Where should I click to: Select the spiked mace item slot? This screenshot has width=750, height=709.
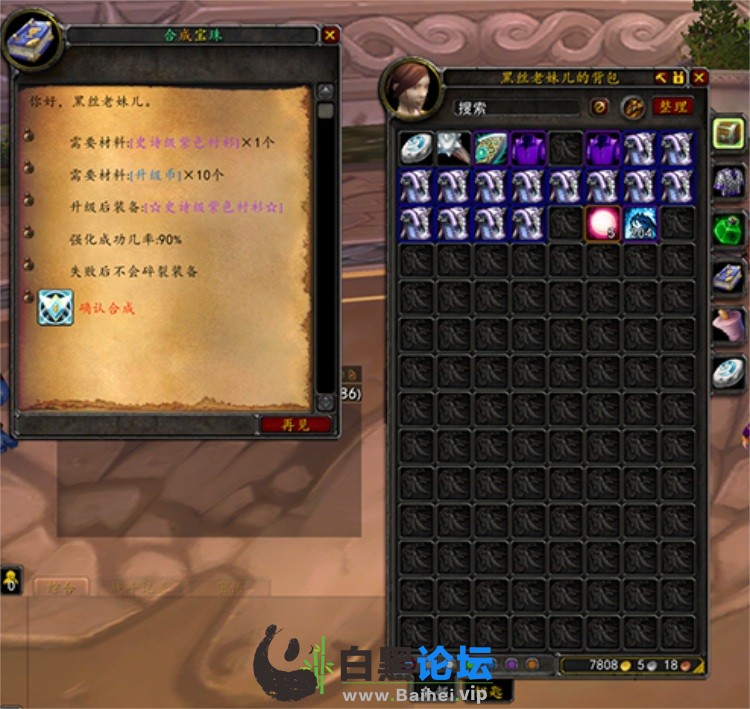pyautogui.click(x=454, y=149)
